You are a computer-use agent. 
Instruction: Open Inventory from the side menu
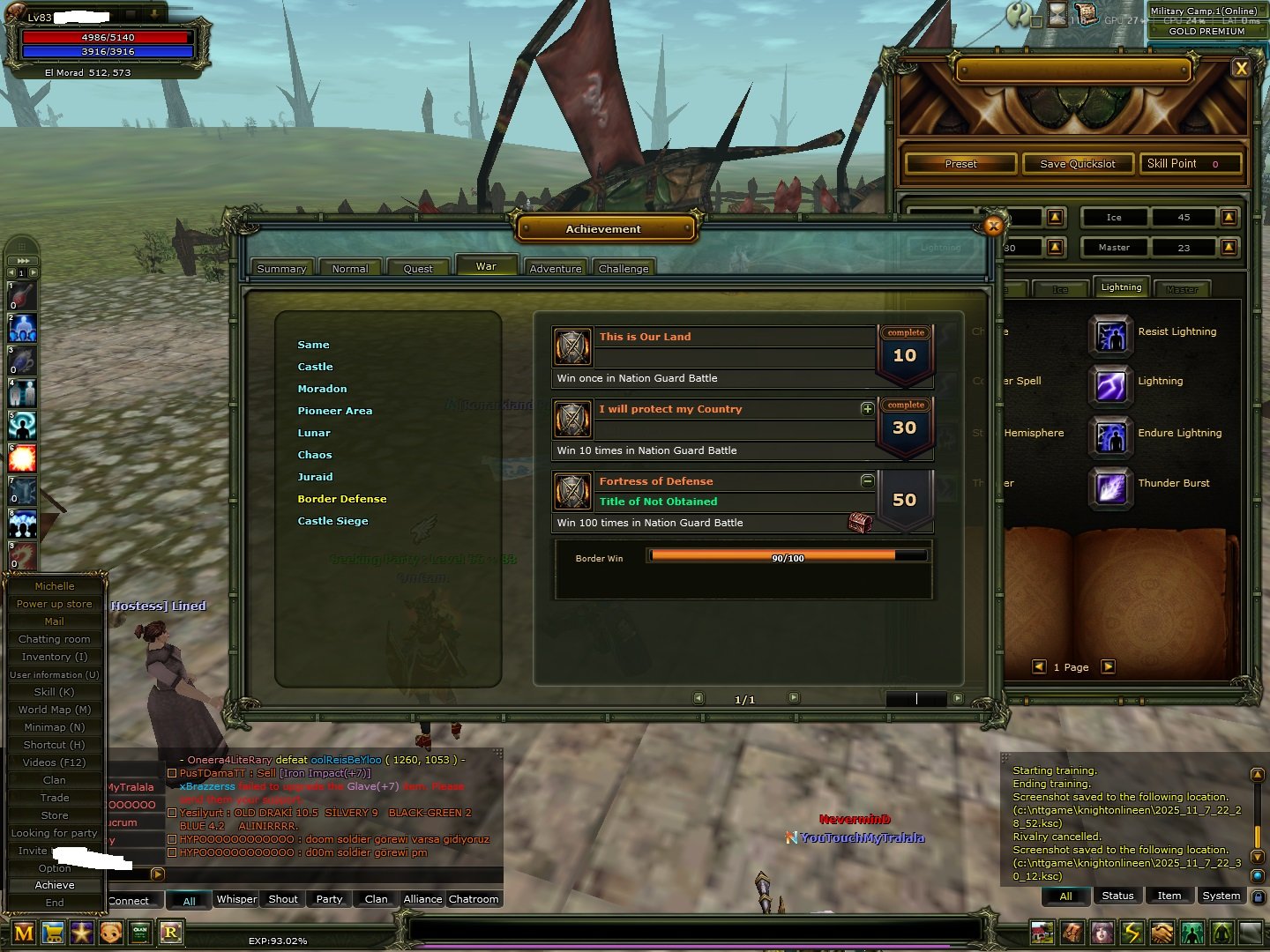pos(55,657)
